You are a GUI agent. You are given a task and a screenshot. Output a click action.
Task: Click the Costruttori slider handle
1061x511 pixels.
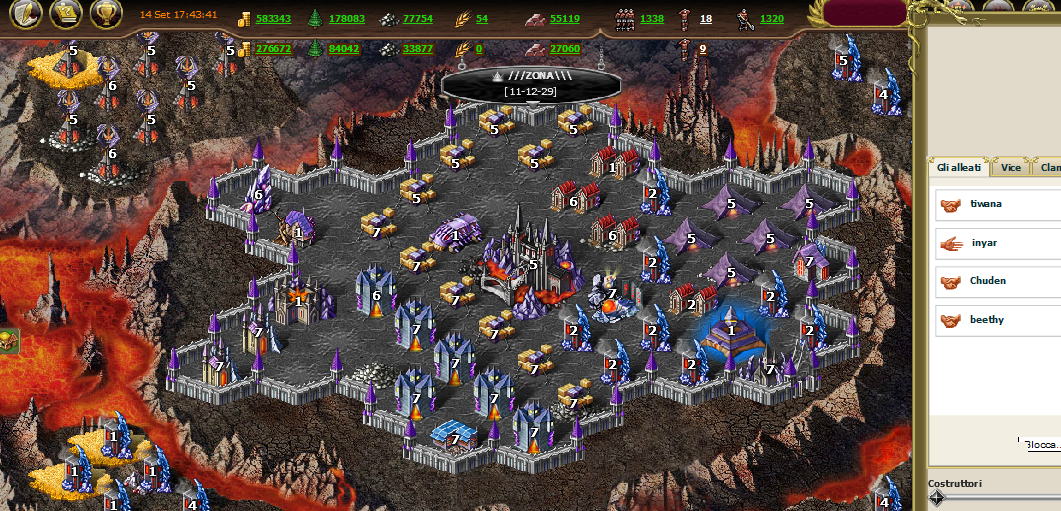(x=937, y=499)
